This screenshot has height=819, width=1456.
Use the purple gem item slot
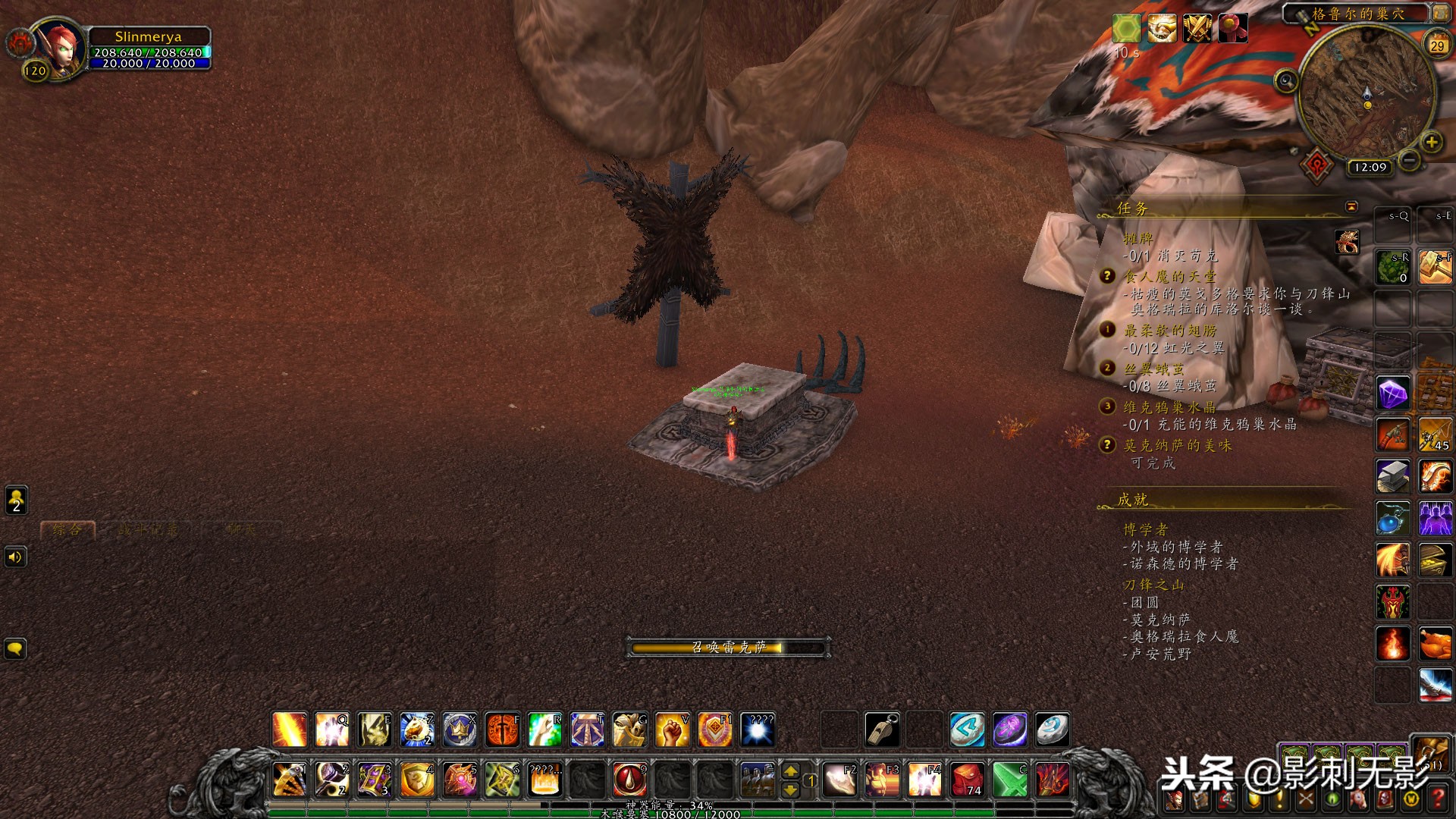tap(1393, 394)
